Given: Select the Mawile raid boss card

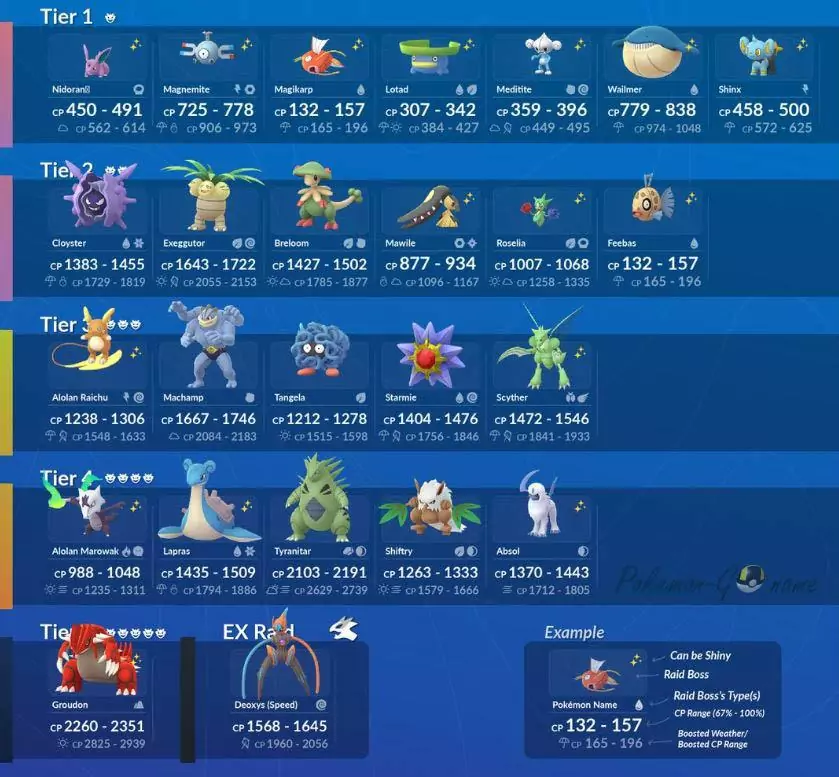Looking at the screenshot, I should 430,242.
